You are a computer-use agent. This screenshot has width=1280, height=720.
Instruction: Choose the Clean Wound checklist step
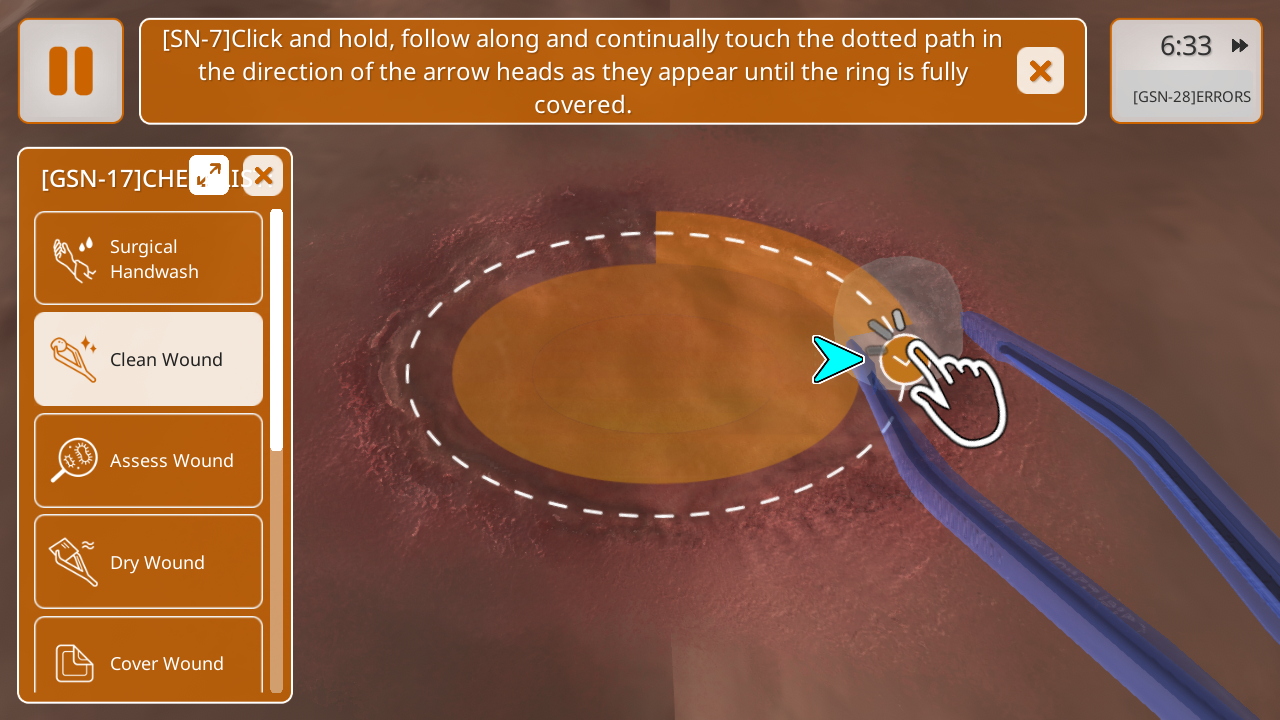(148, 359)
